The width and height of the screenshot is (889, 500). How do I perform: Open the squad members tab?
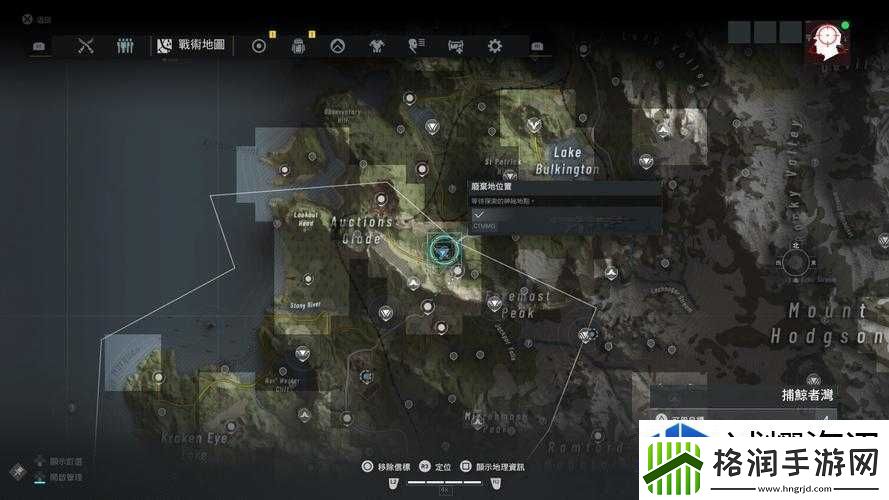125,45
